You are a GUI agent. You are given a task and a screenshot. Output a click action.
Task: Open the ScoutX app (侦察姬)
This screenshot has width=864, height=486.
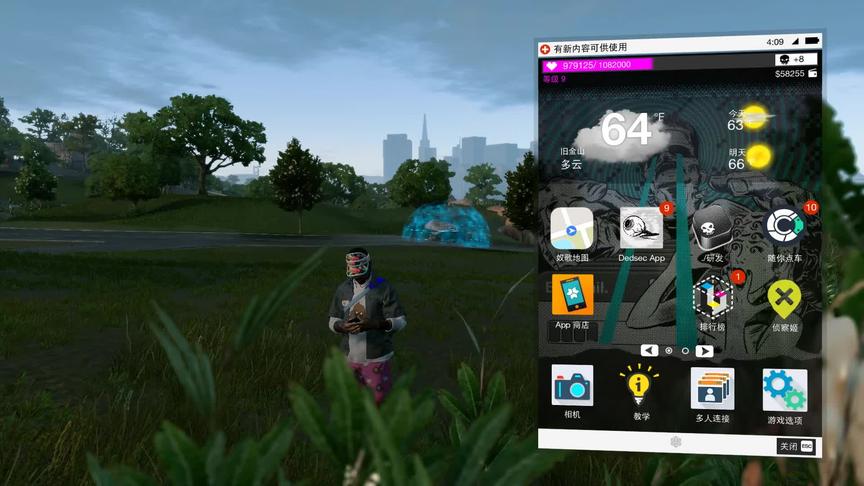[785, 298]
